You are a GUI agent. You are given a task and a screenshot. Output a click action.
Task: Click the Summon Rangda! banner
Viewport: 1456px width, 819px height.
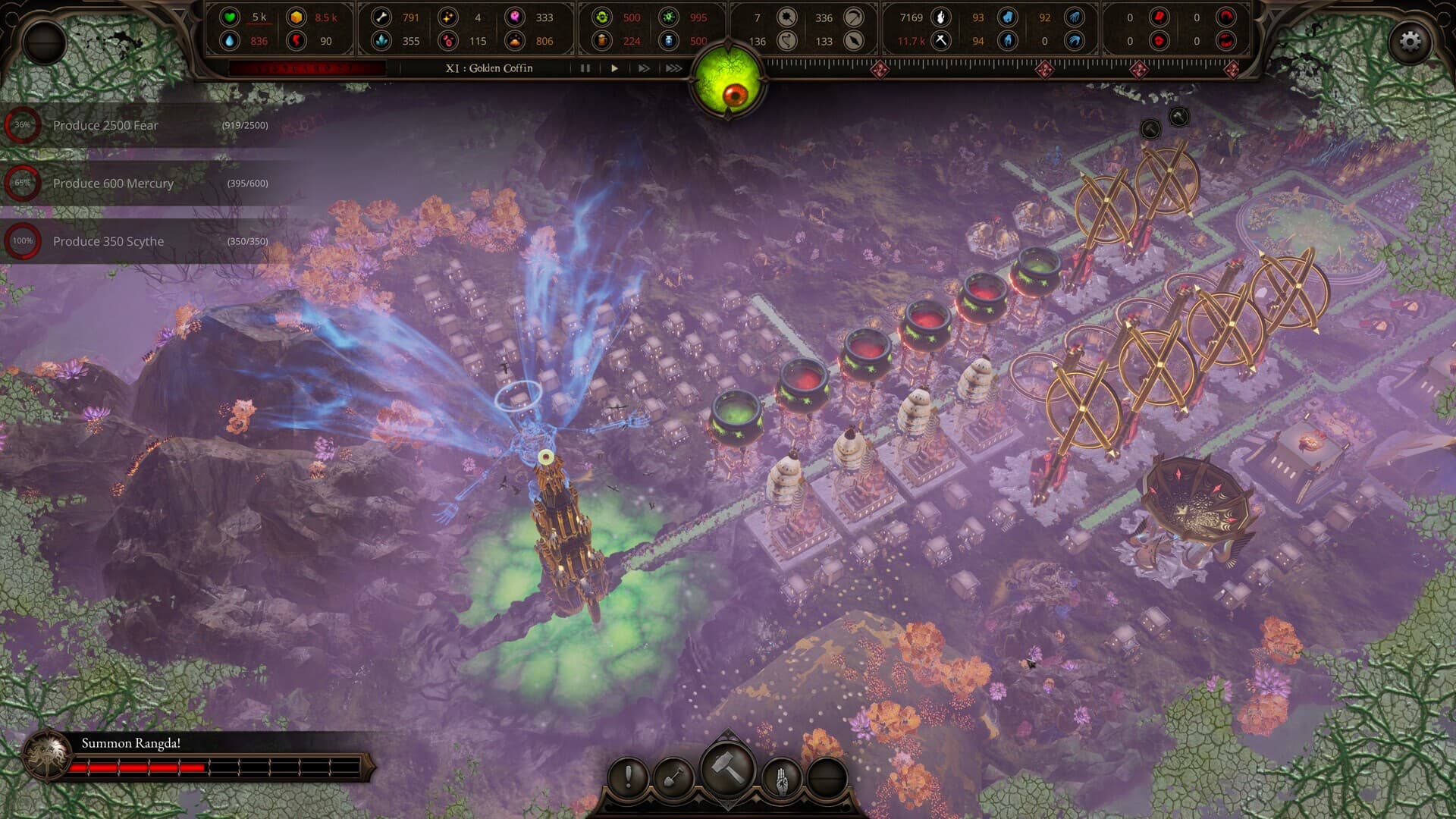click(x=133, y=745)
